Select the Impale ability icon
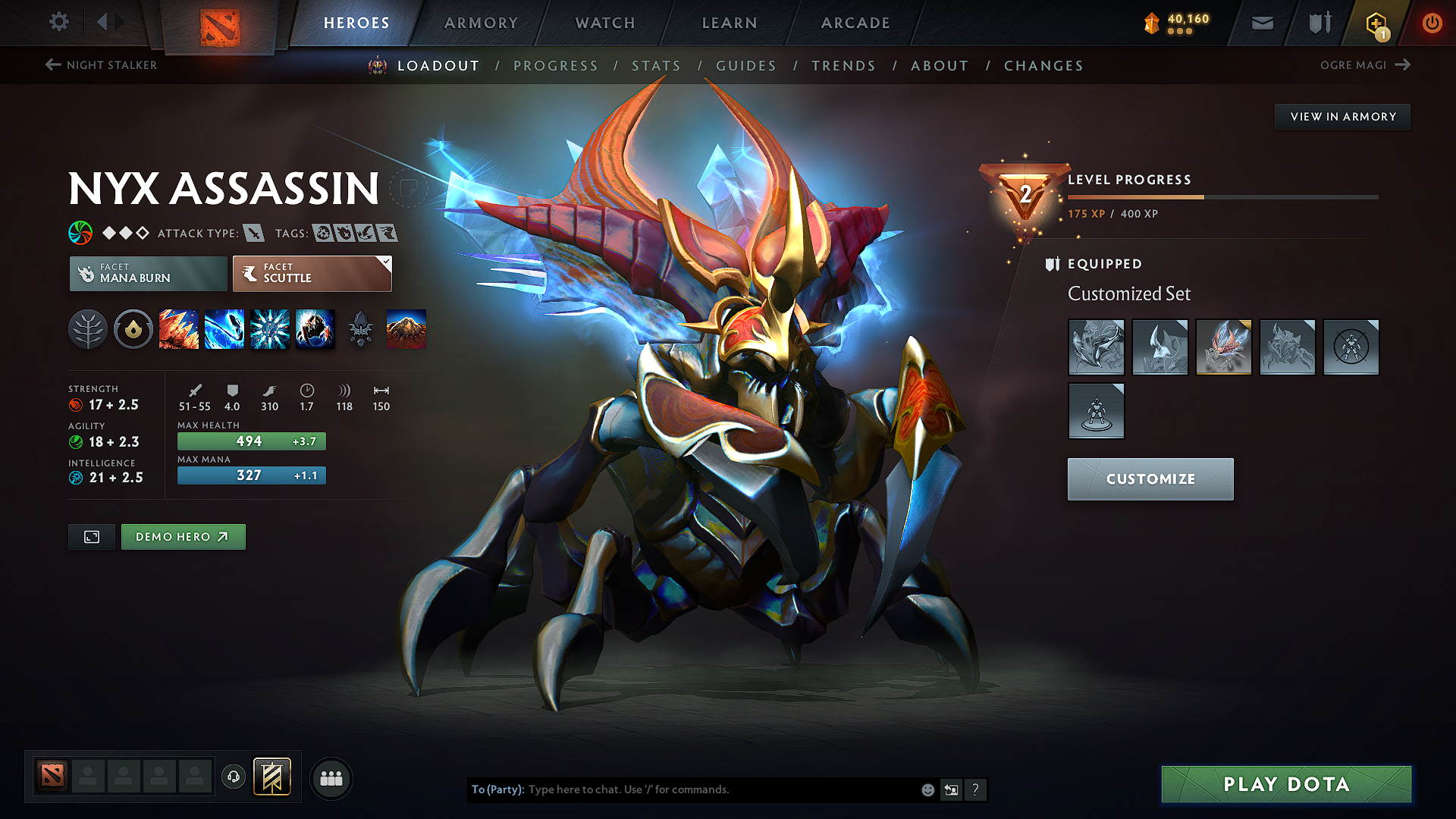The image size is (1456, 819). tap(179, 329)
